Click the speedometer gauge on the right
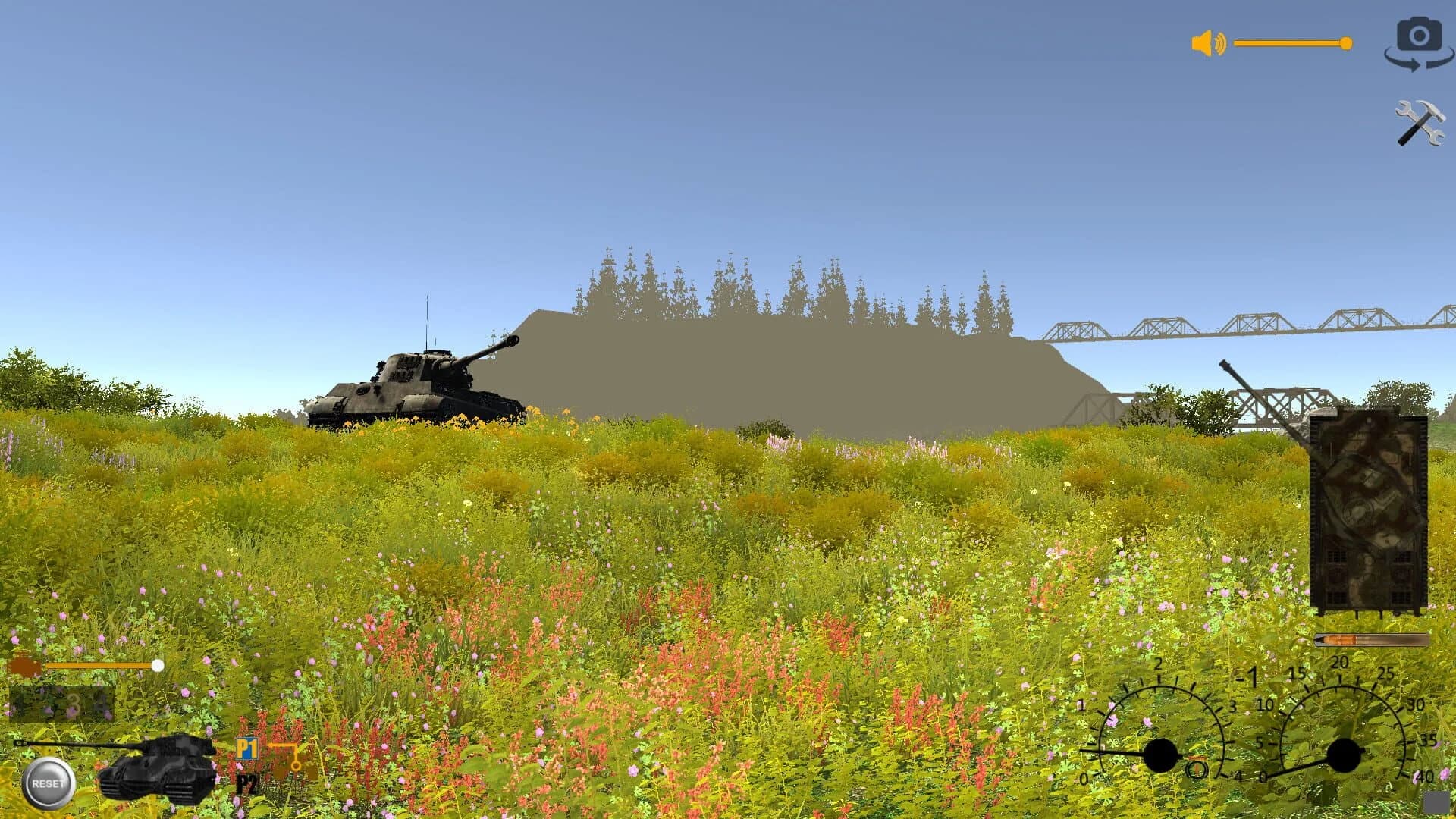 [1345, 755]
